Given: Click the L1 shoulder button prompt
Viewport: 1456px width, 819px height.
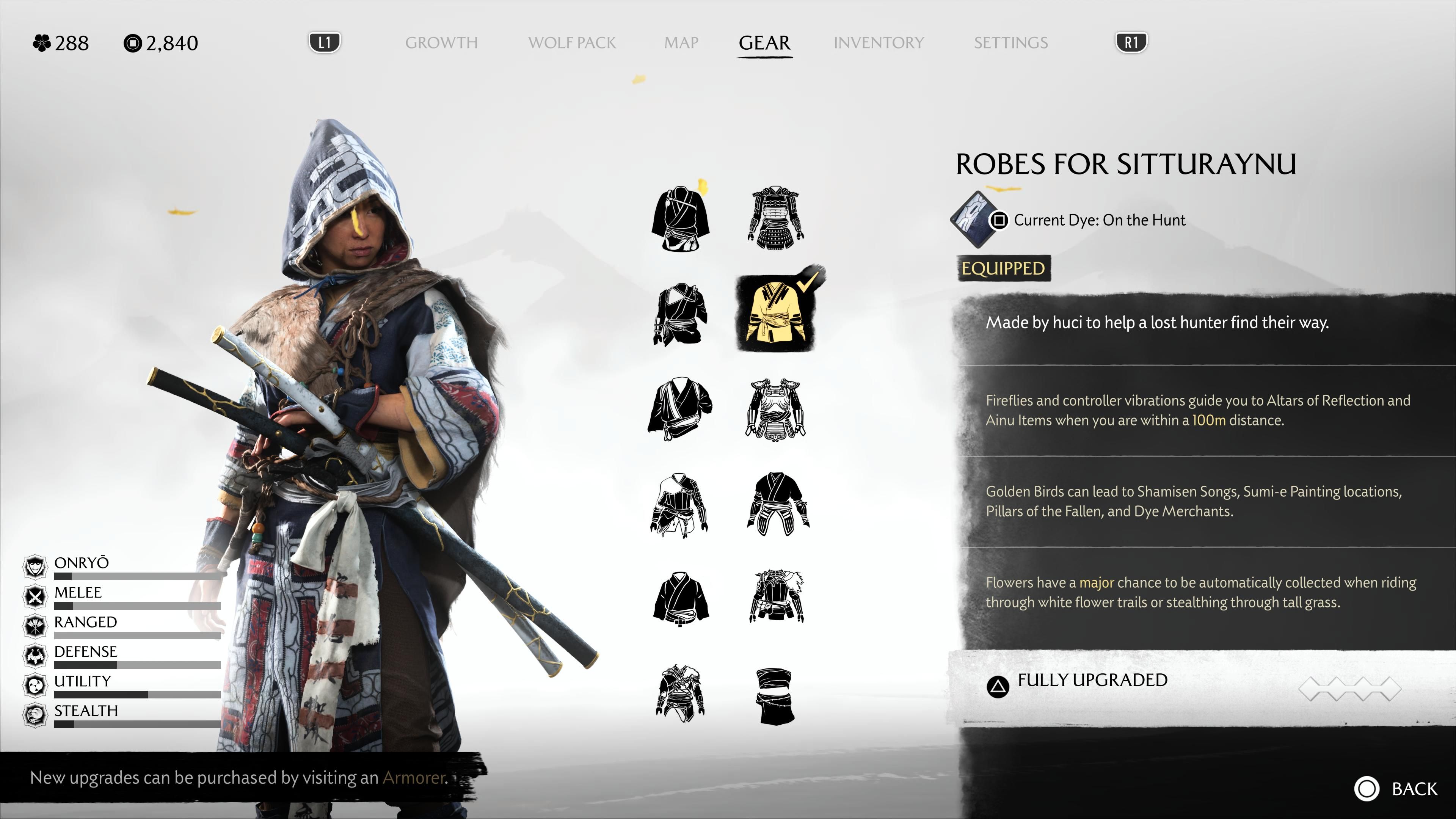Looking at the screenshot, I should (x=325, y=42).
